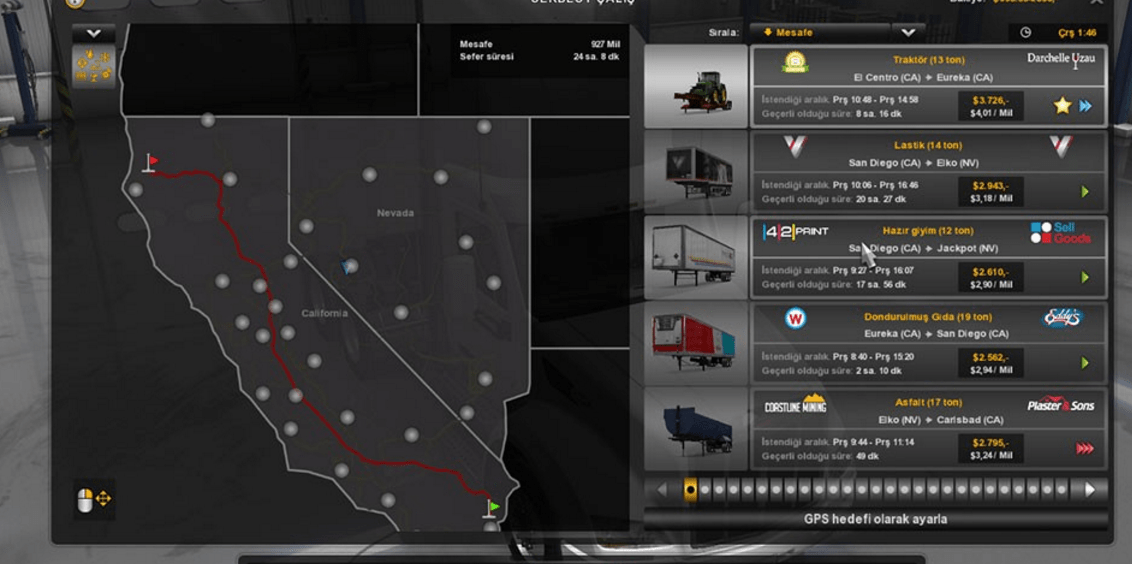Viewport: 1132px width, 564px height.
Task: Click the GPS hedefi olarak ayarla button
Action: click(x=875, y=519)
